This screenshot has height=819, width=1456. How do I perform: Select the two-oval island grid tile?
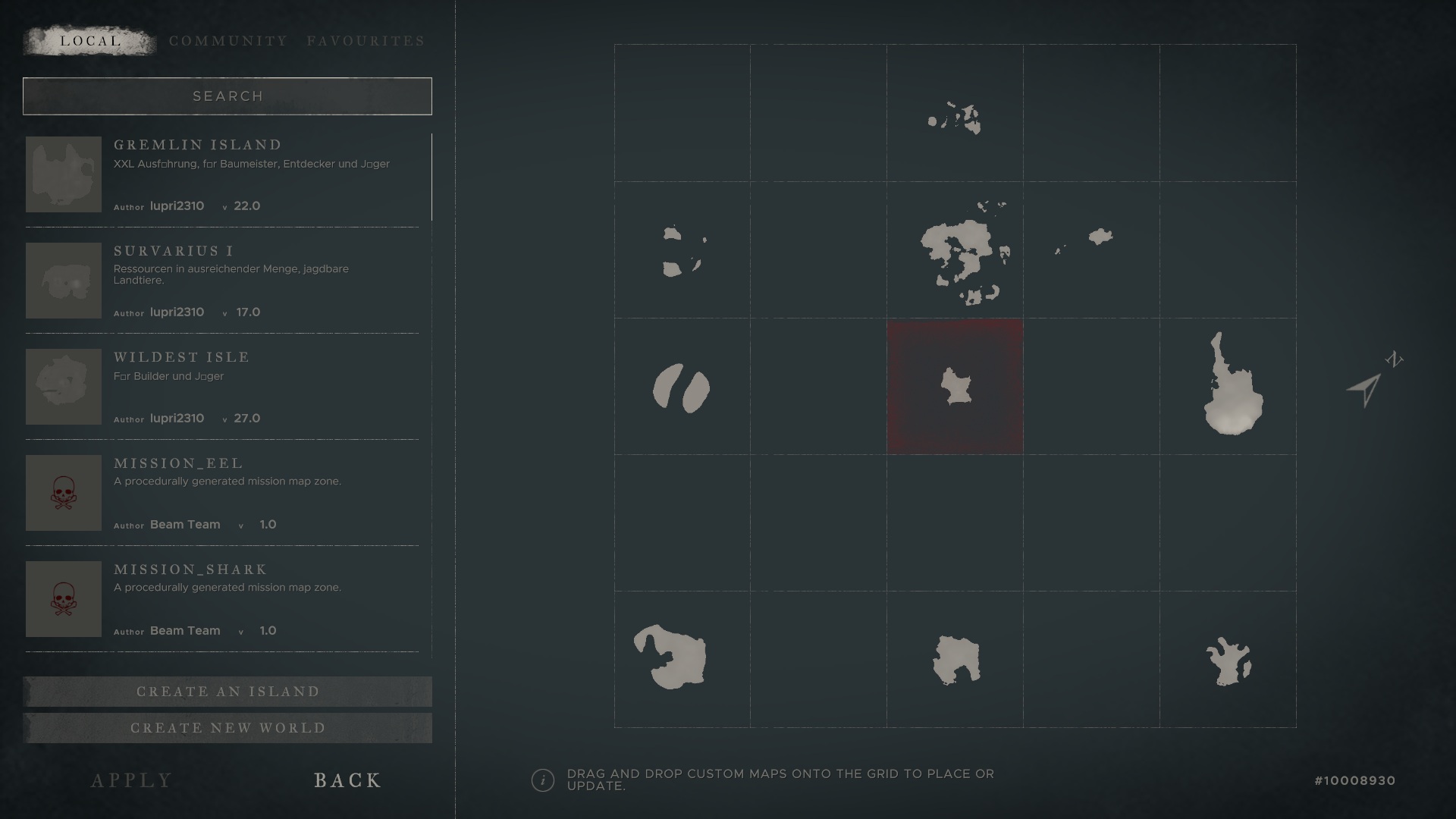[682, 388]
